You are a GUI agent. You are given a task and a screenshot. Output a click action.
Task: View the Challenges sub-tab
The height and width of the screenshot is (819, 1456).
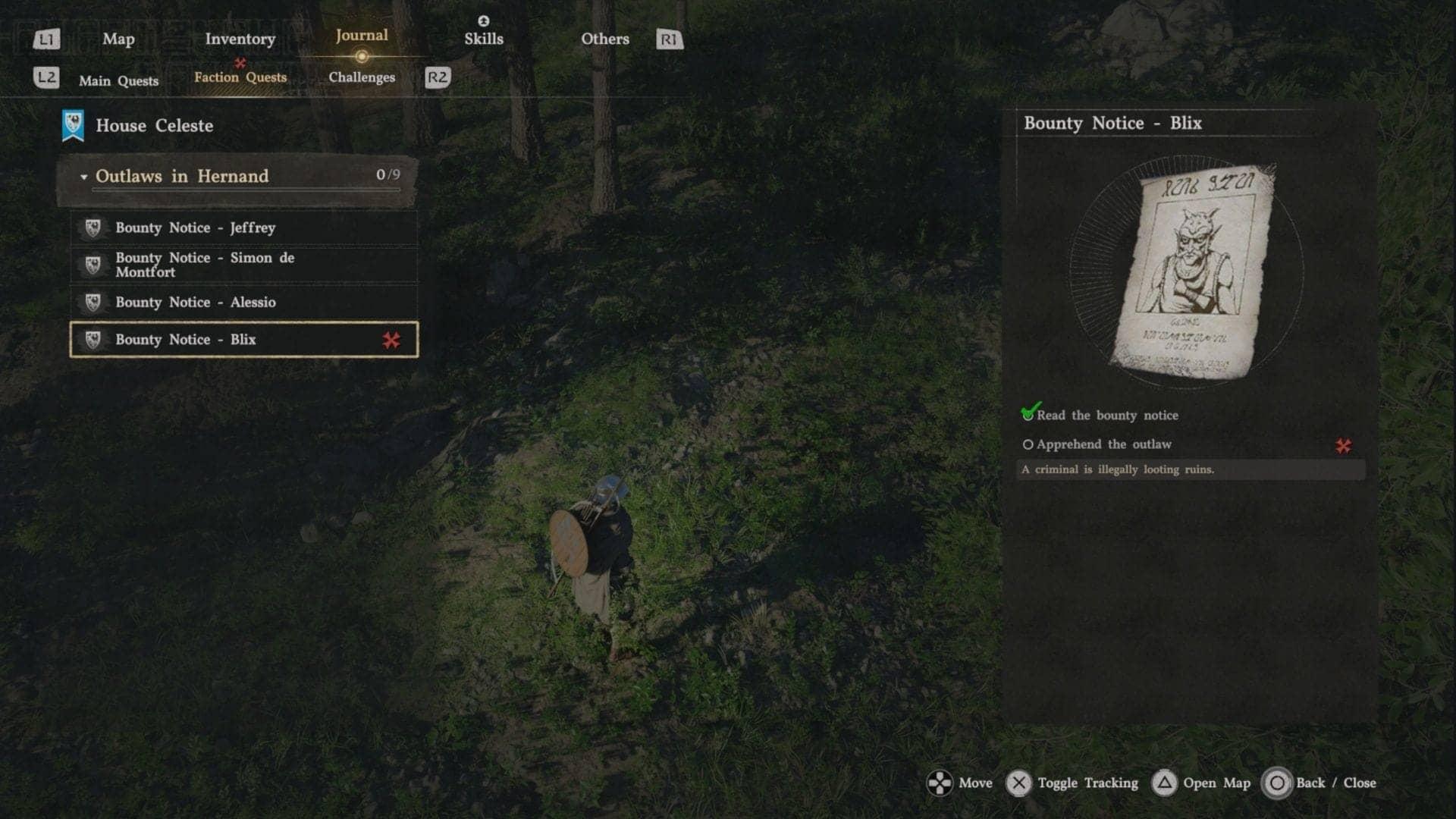click(x=362, y=77)
